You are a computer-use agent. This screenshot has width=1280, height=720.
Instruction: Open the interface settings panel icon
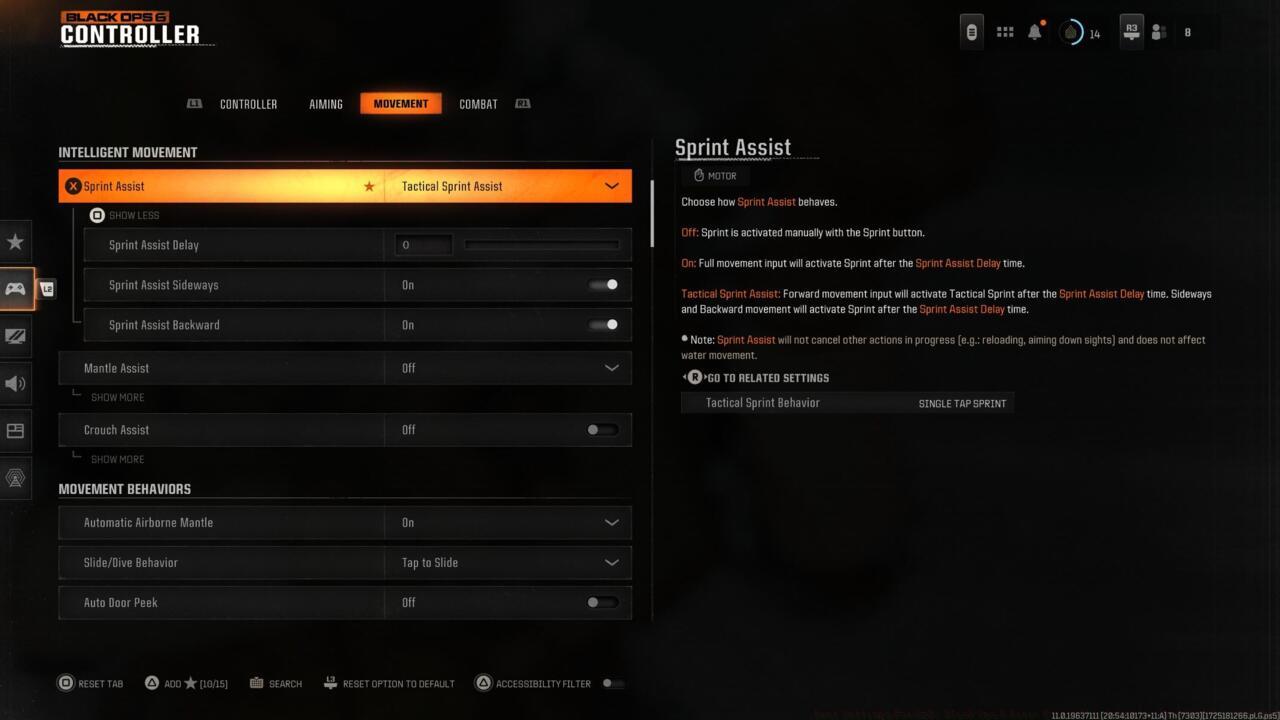point(15,431)
